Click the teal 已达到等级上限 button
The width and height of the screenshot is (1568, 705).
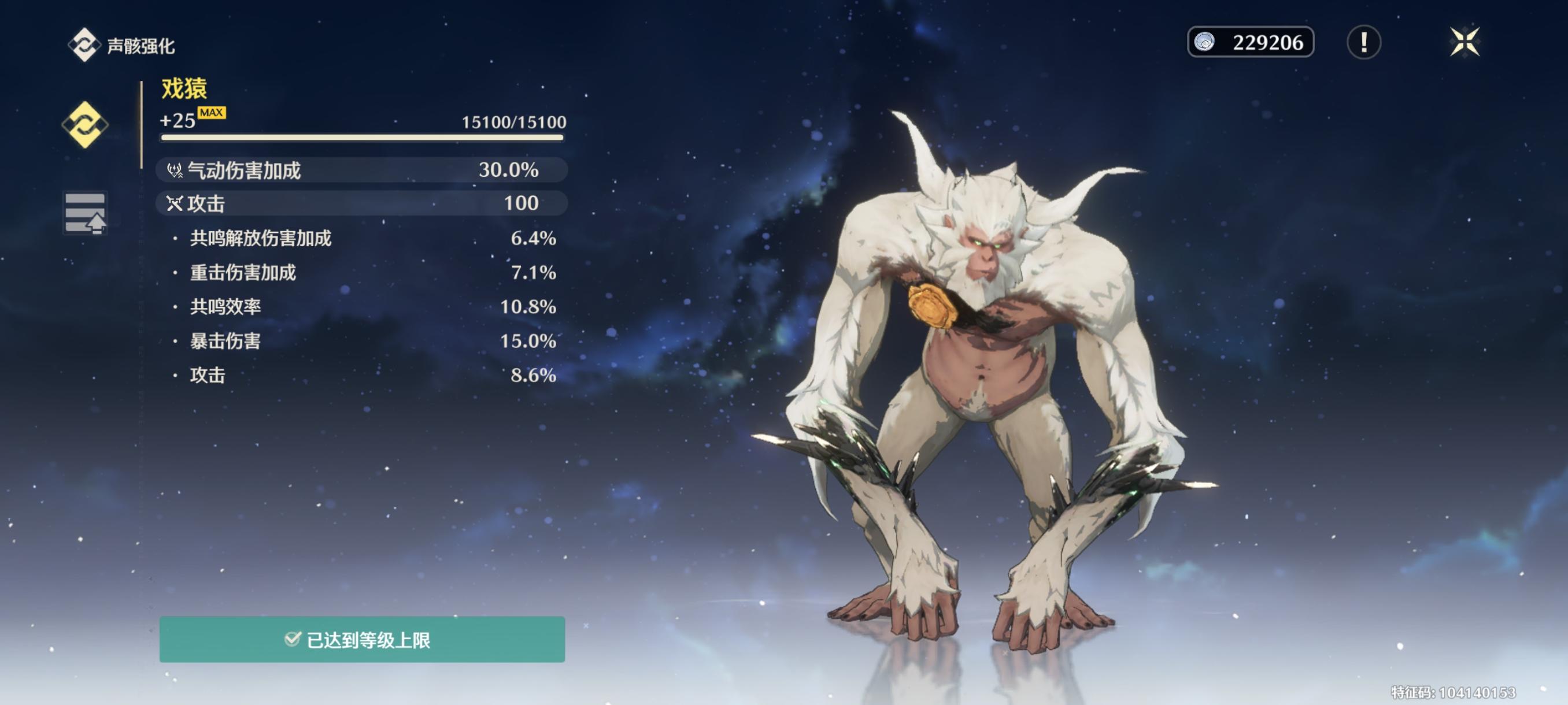[361, 639]
